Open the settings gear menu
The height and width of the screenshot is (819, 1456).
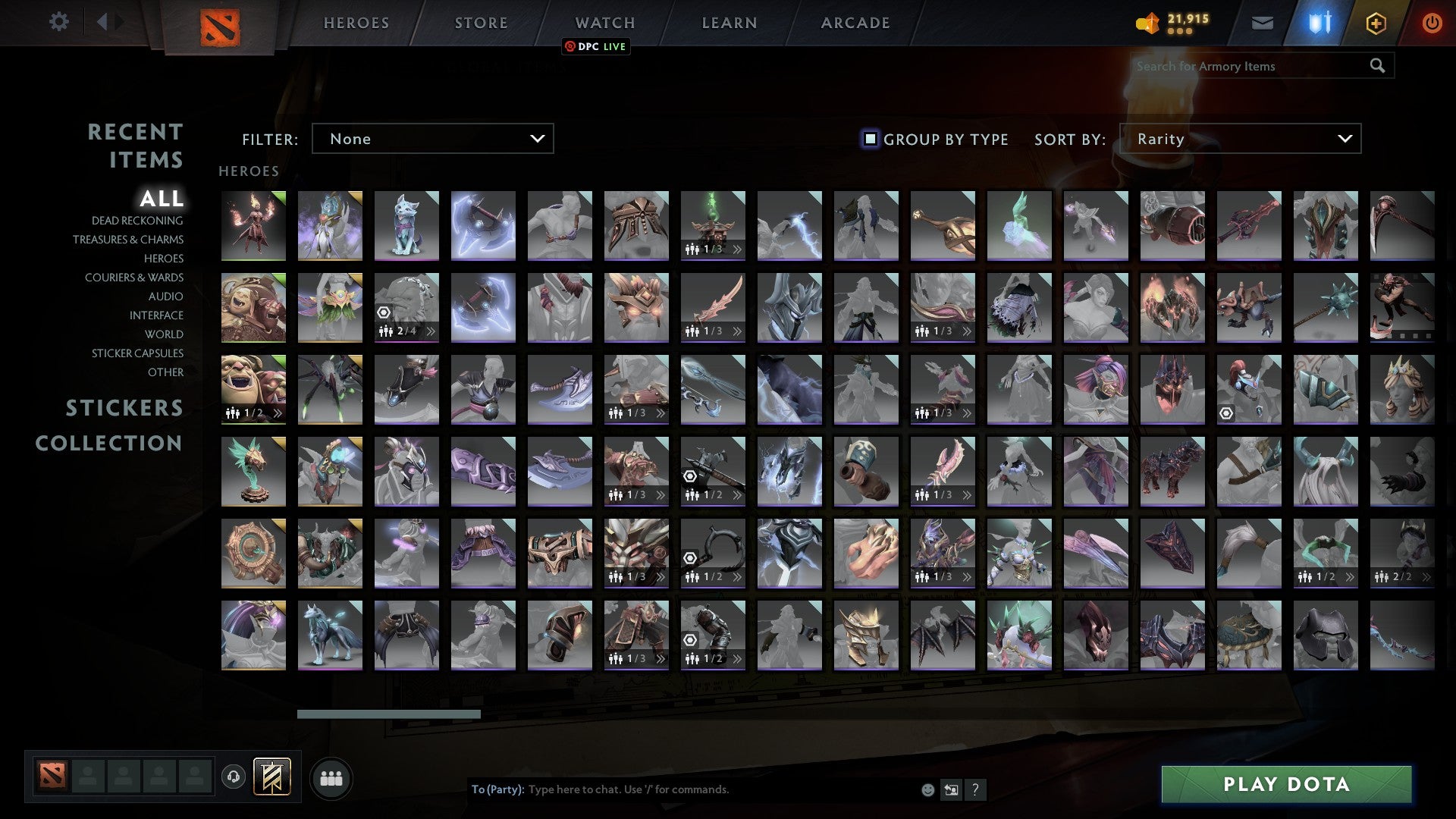[x=59, y=22]
